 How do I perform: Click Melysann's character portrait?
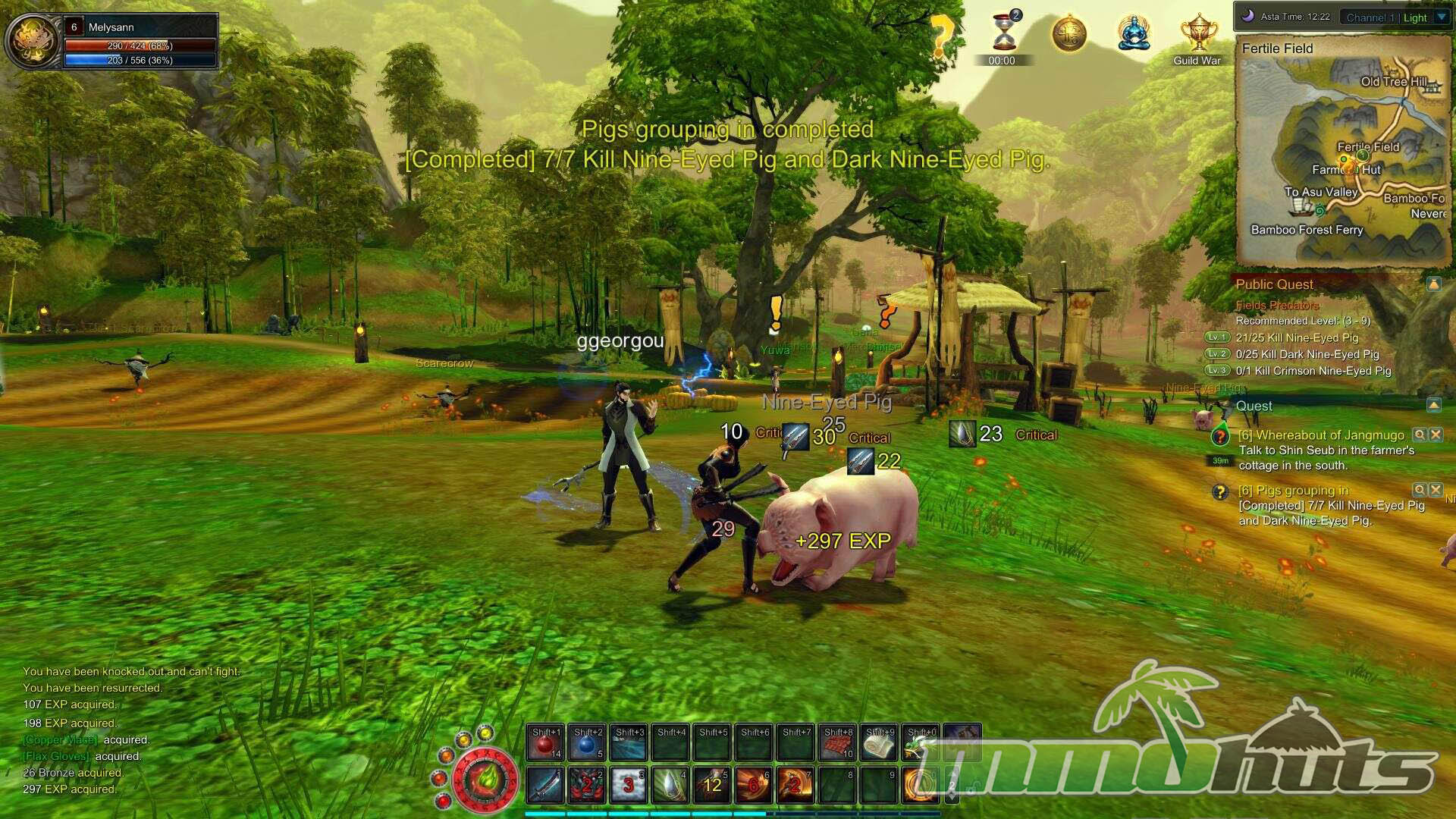[32, 41]
